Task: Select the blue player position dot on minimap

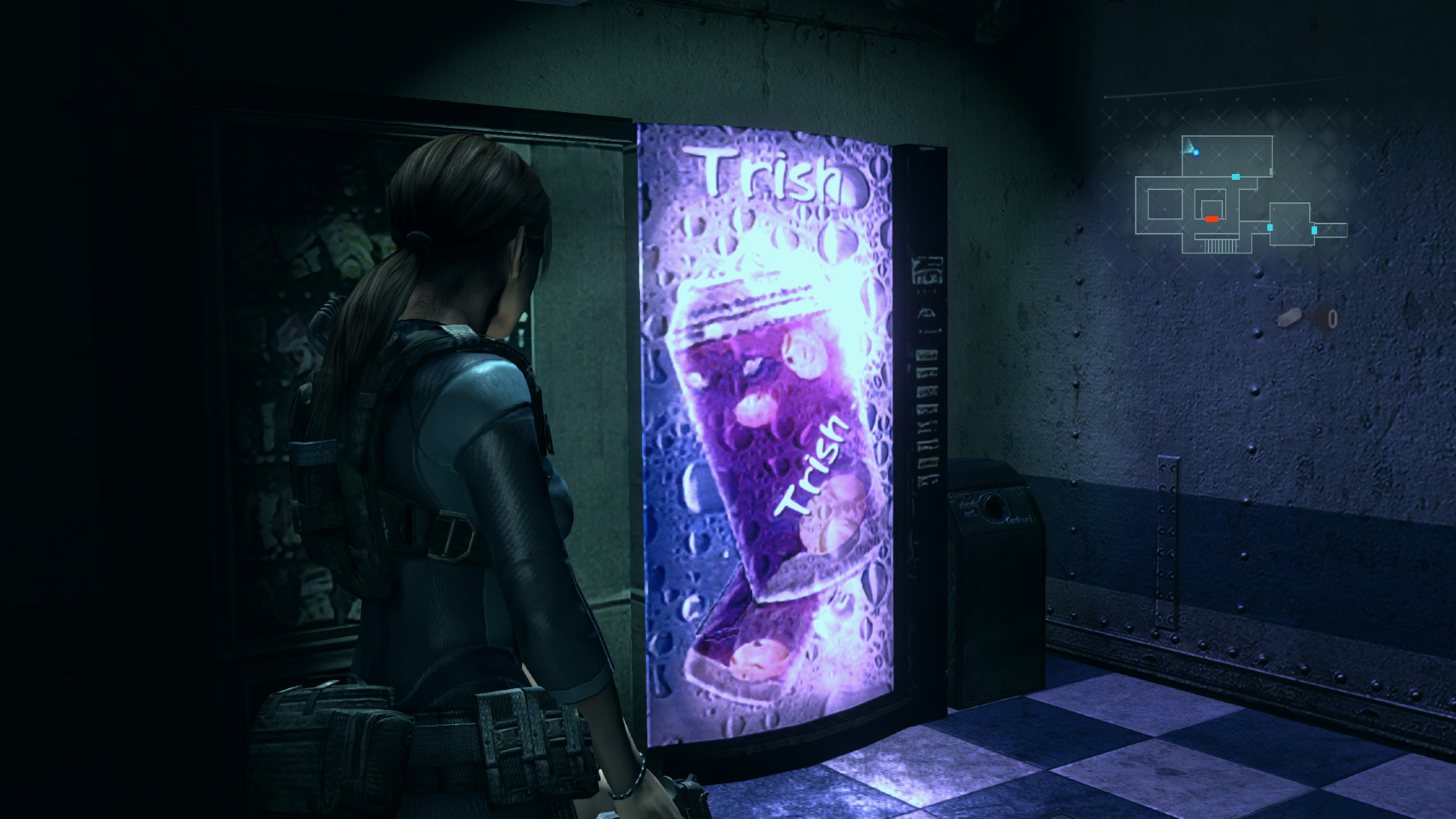Action: (x=1195, y=152)
